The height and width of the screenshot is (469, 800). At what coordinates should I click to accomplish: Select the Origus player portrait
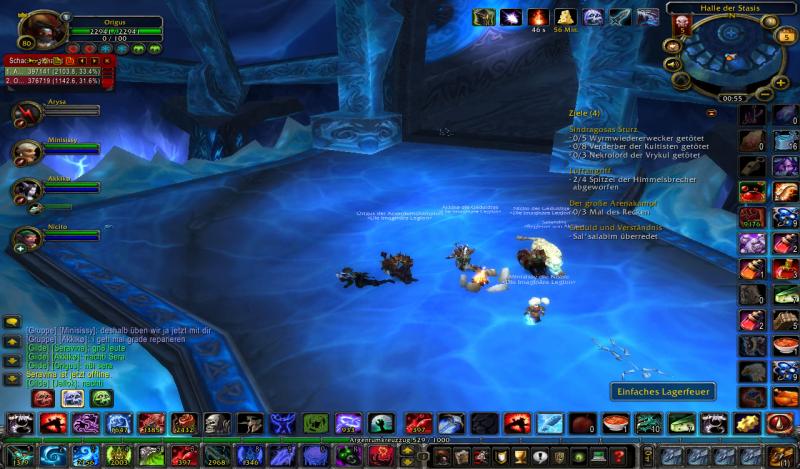(40, 29)
